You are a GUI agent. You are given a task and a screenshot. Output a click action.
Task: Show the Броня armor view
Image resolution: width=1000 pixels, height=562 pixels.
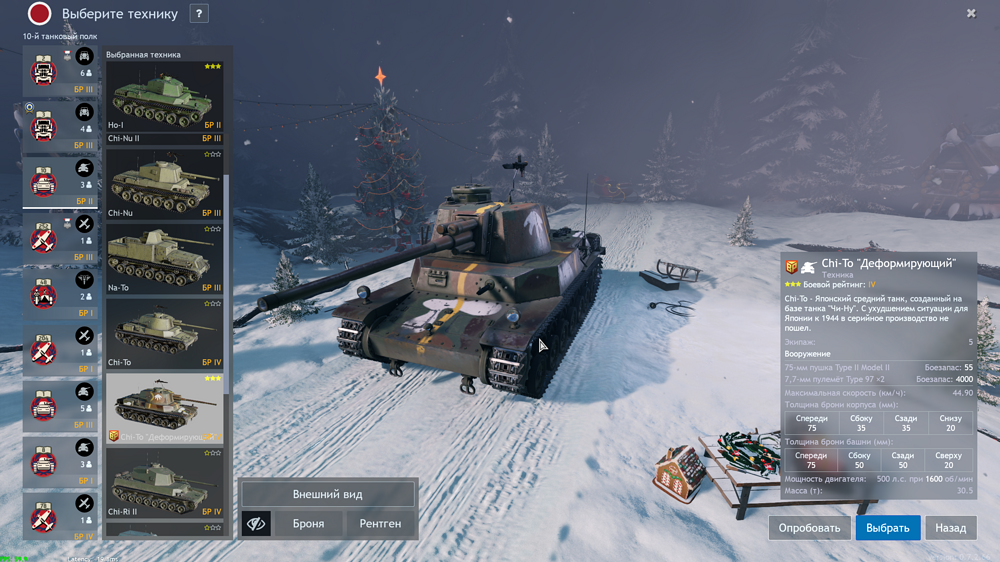308,523
